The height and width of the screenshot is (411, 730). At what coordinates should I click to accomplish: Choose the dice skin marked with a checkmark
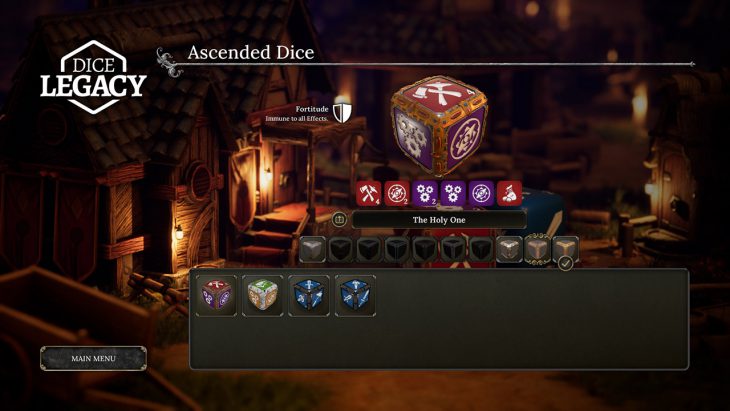pos(566,249)
